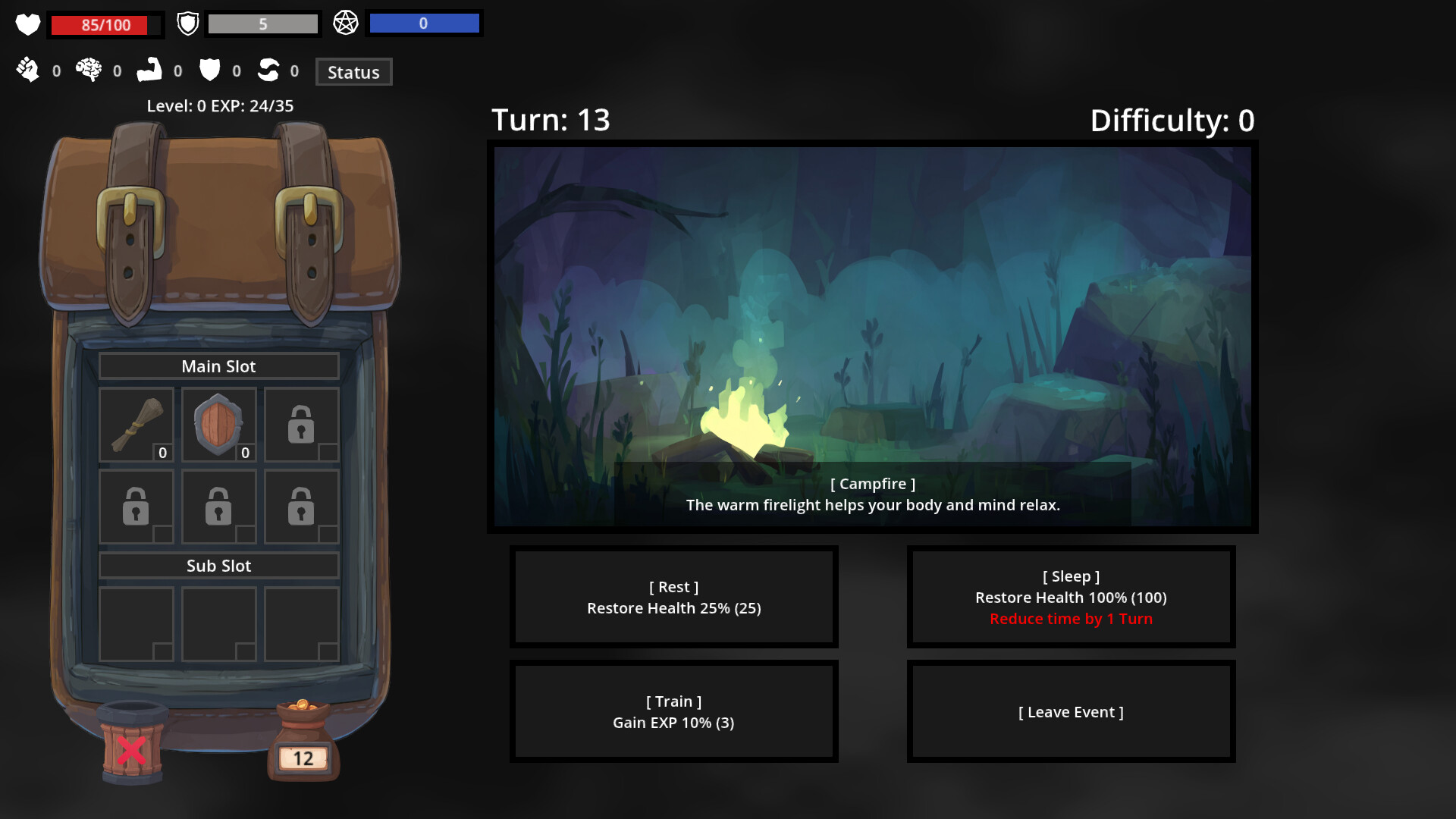Select the brain intelligence stat icon

(x=89, y=70)
